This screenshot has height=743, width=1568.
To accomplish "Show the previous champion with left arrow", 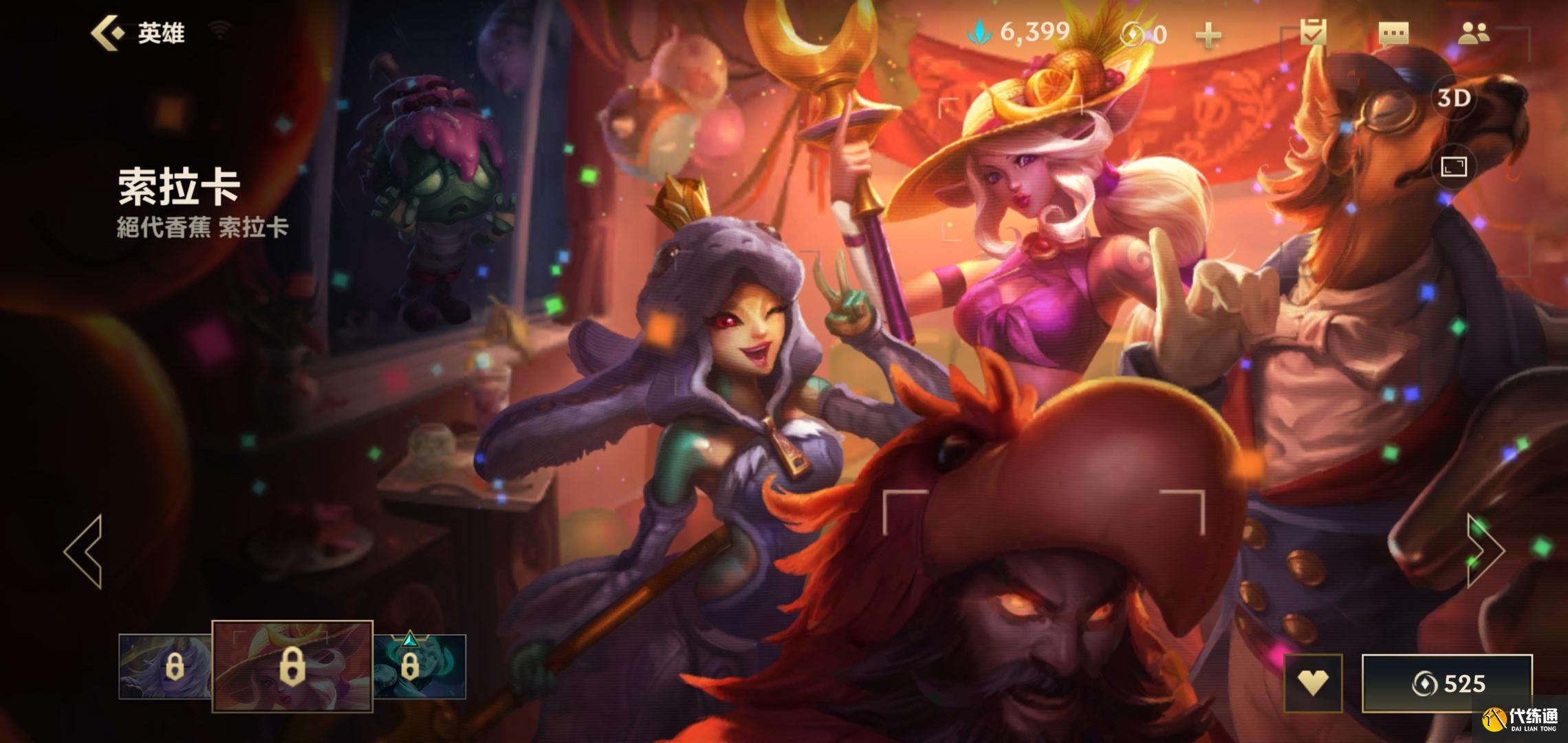I will point(84,550).
